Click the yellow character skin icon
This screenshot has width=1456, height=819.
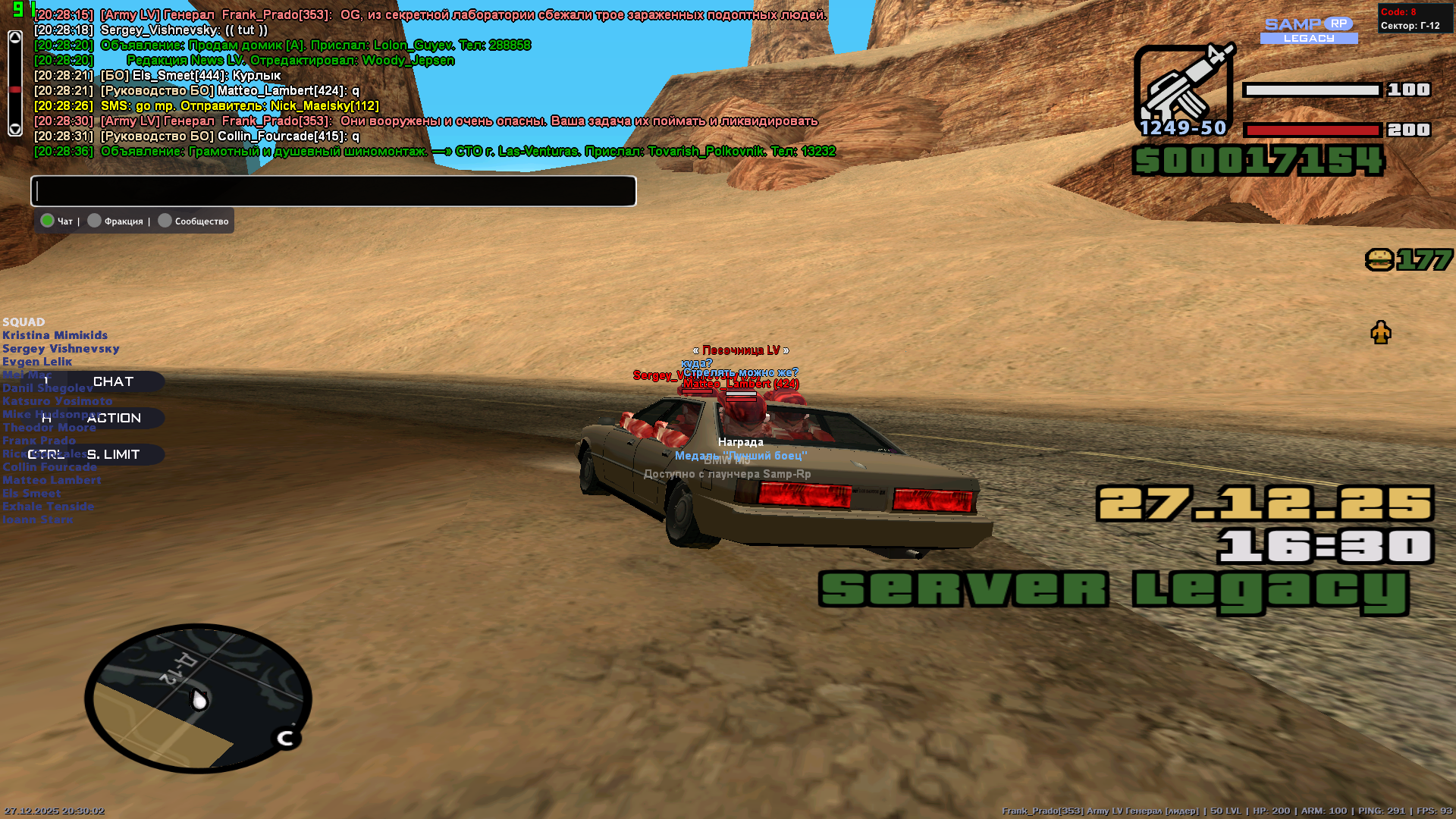(1382, 331)
